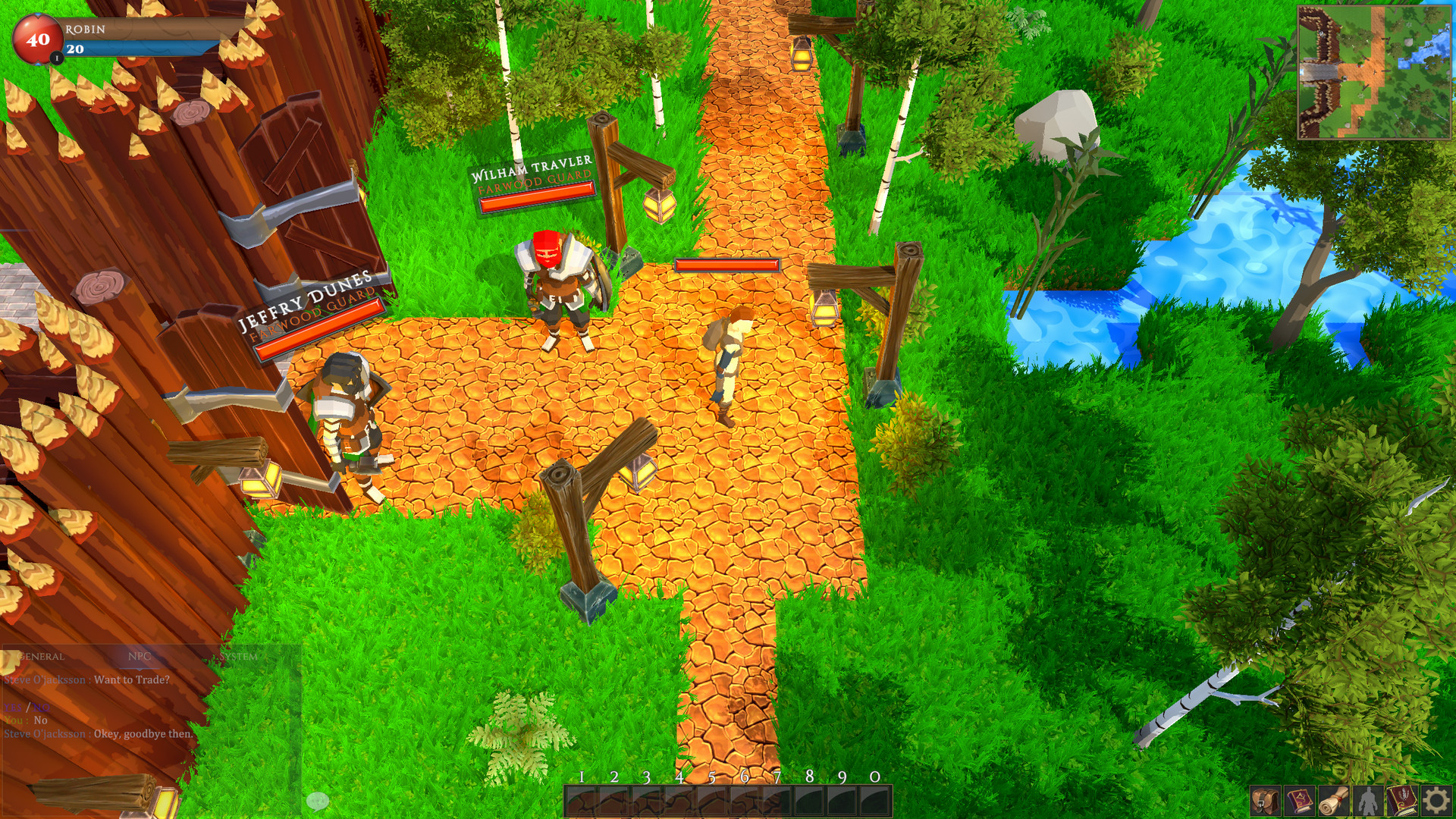Viewport: 1456px width, 819px height.
Task: Select the NPC chat tab
Action: [140, 657]
